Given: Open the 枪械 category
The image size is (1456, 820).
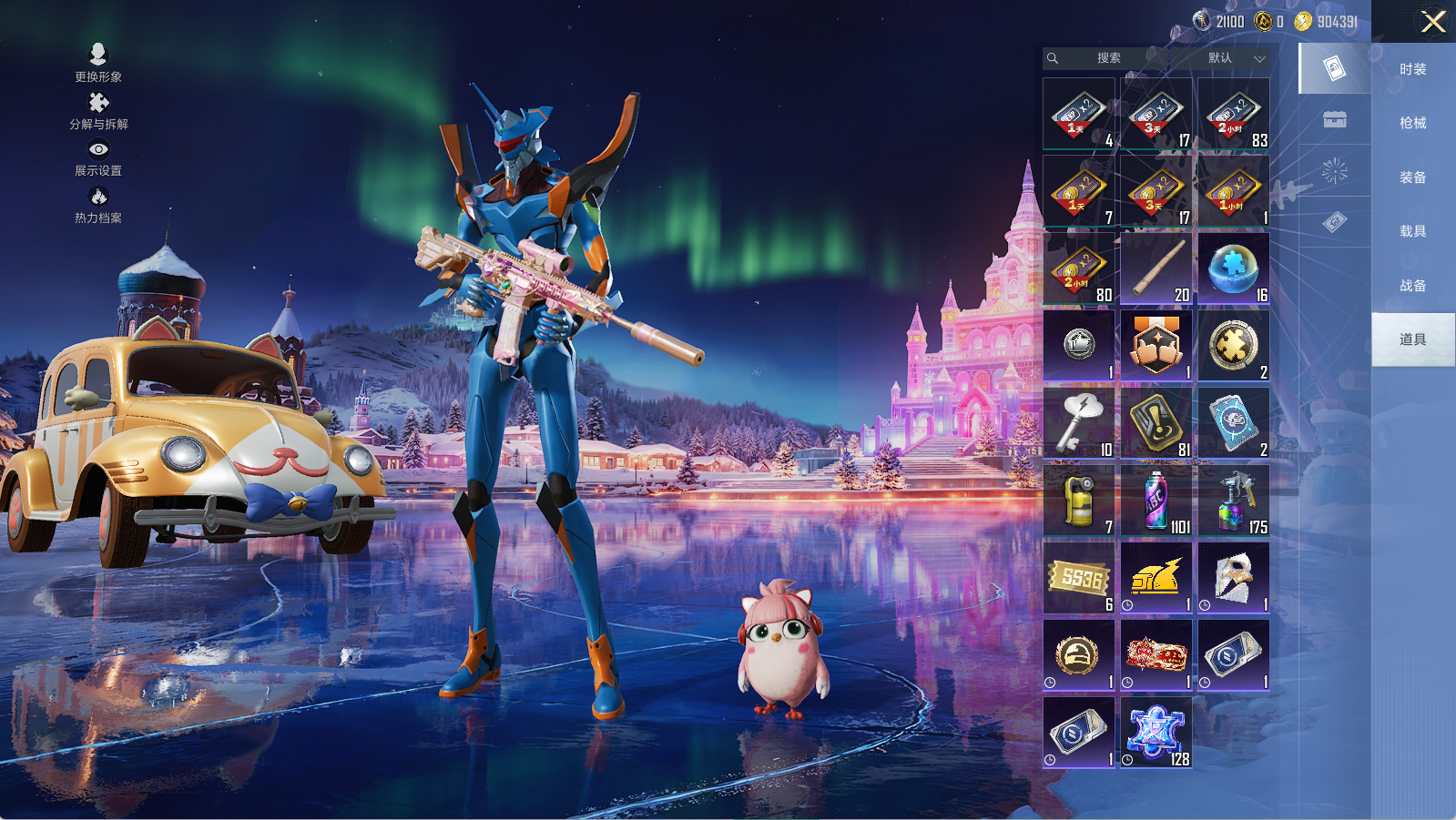Looking at the screenshot, I should tap(1412, 123).
